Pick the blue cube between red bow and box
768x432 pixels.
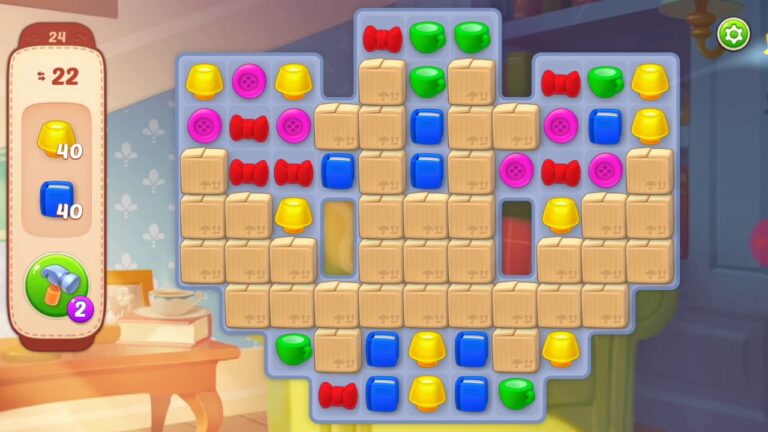coord(338,171)
